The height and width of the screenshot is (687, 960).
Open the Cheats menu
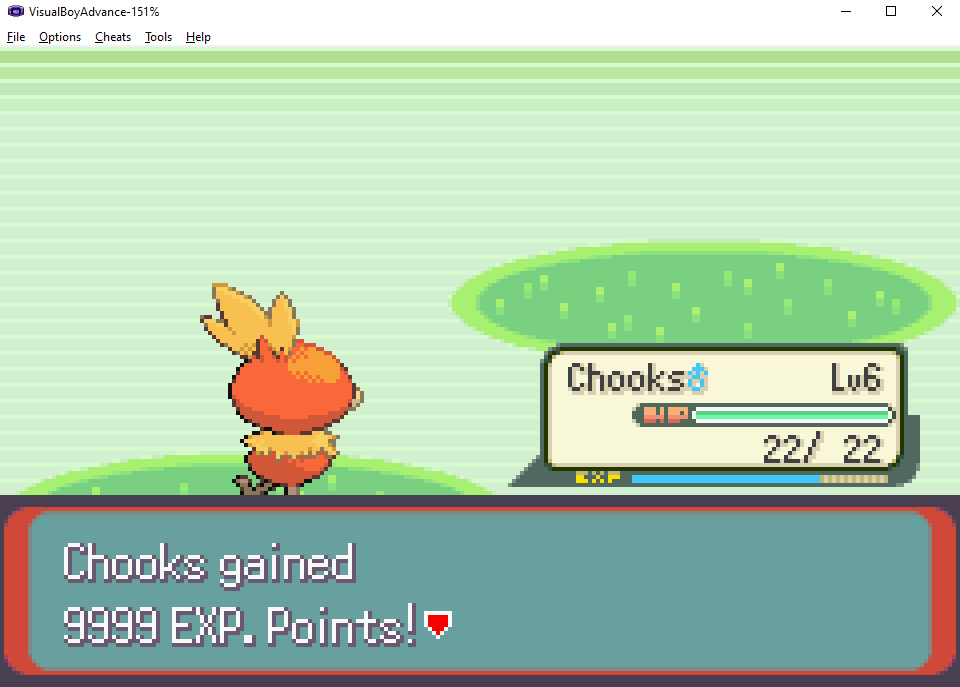tap(113, 37)
